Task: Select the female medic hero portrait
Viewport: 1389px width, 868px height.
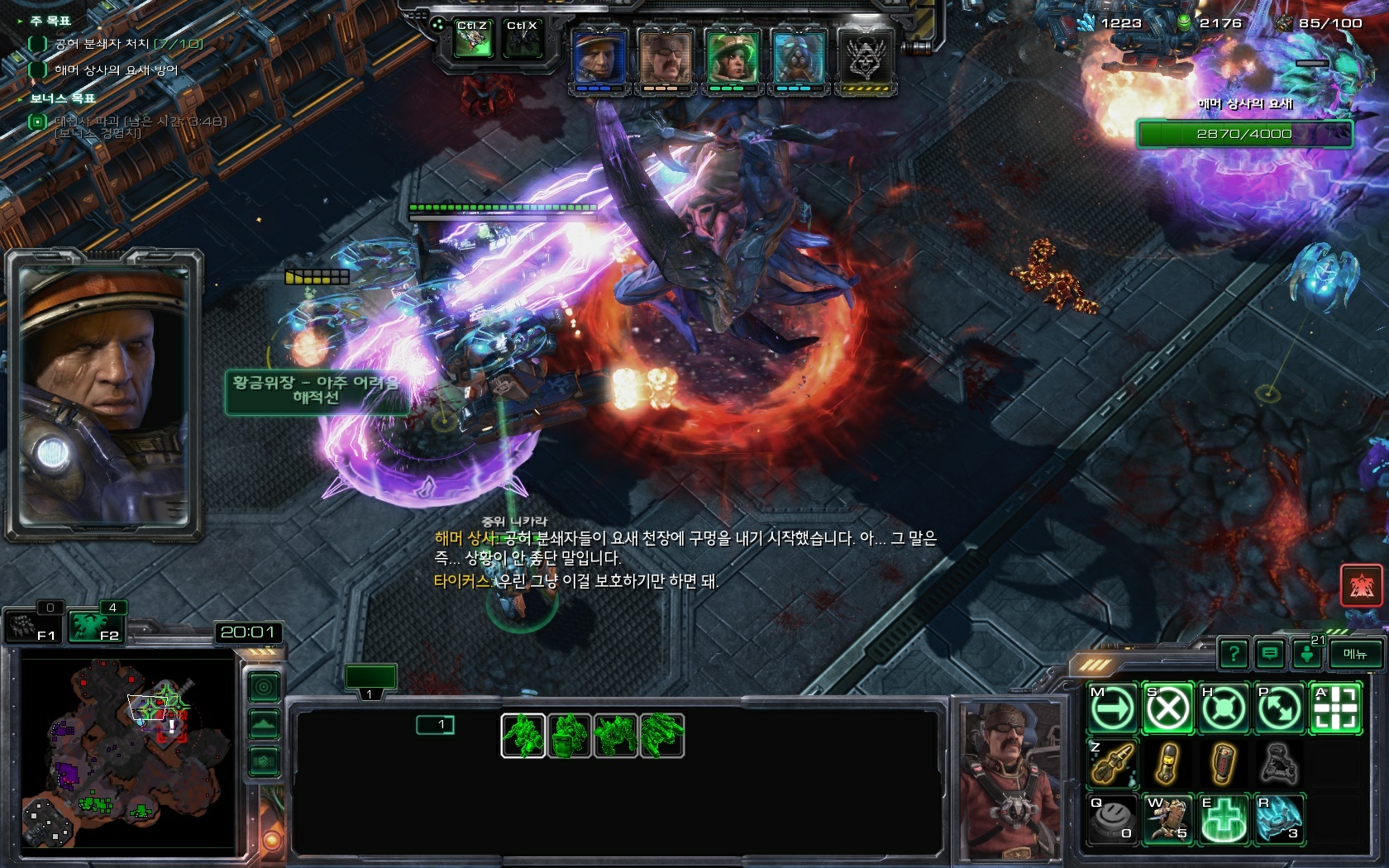Action: click(732, 59)
